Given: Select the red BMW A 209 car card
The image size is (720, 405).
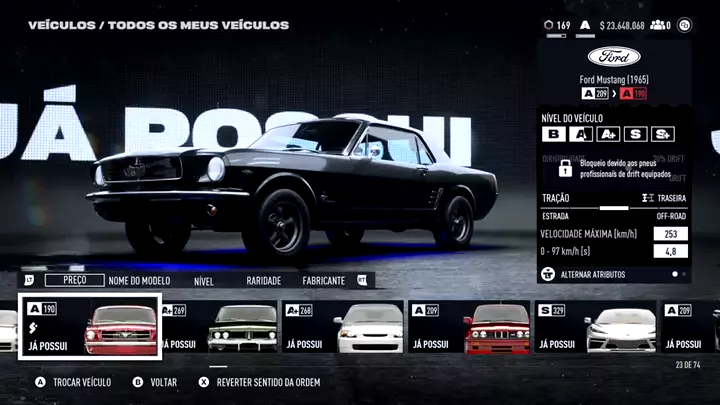Looking at the screenshot, I should (x=469, y=327).
